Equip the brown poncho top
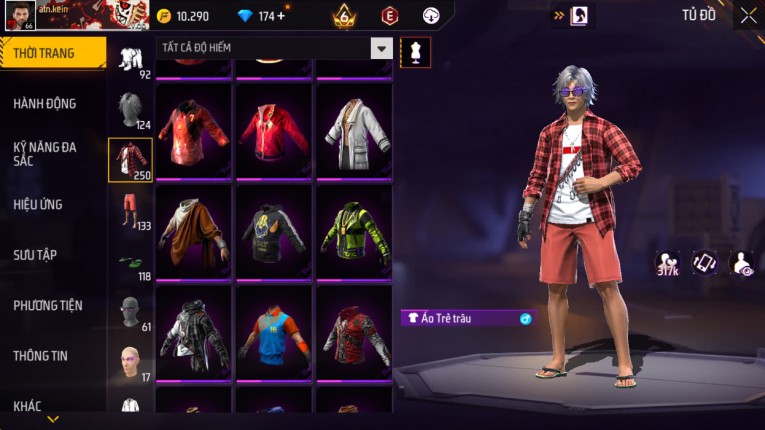The width and height of the screenshot is (765, 430). (193, 233)
